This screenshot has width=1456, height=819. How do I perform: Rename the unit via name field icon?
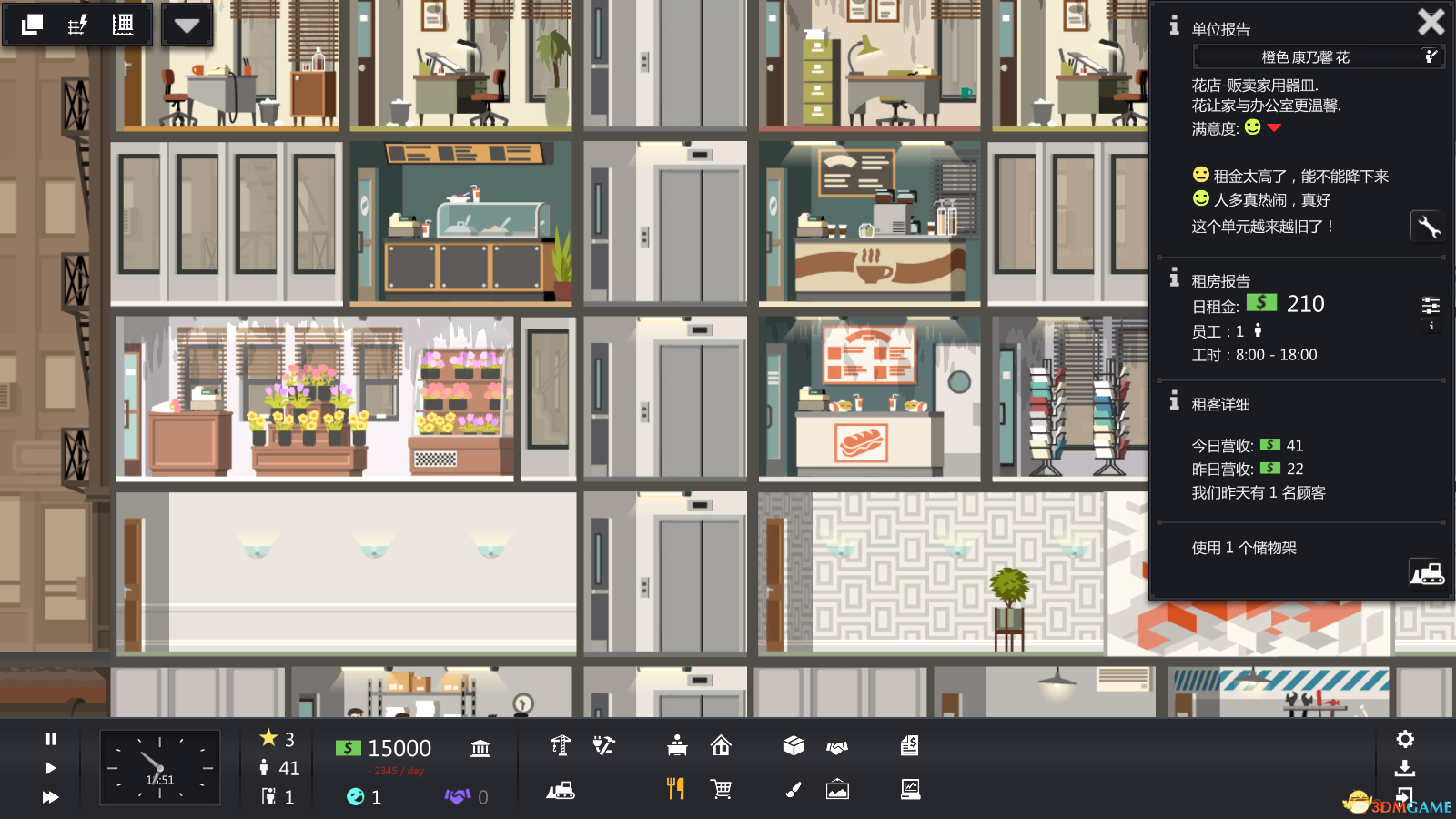(x=1431, y=56)
